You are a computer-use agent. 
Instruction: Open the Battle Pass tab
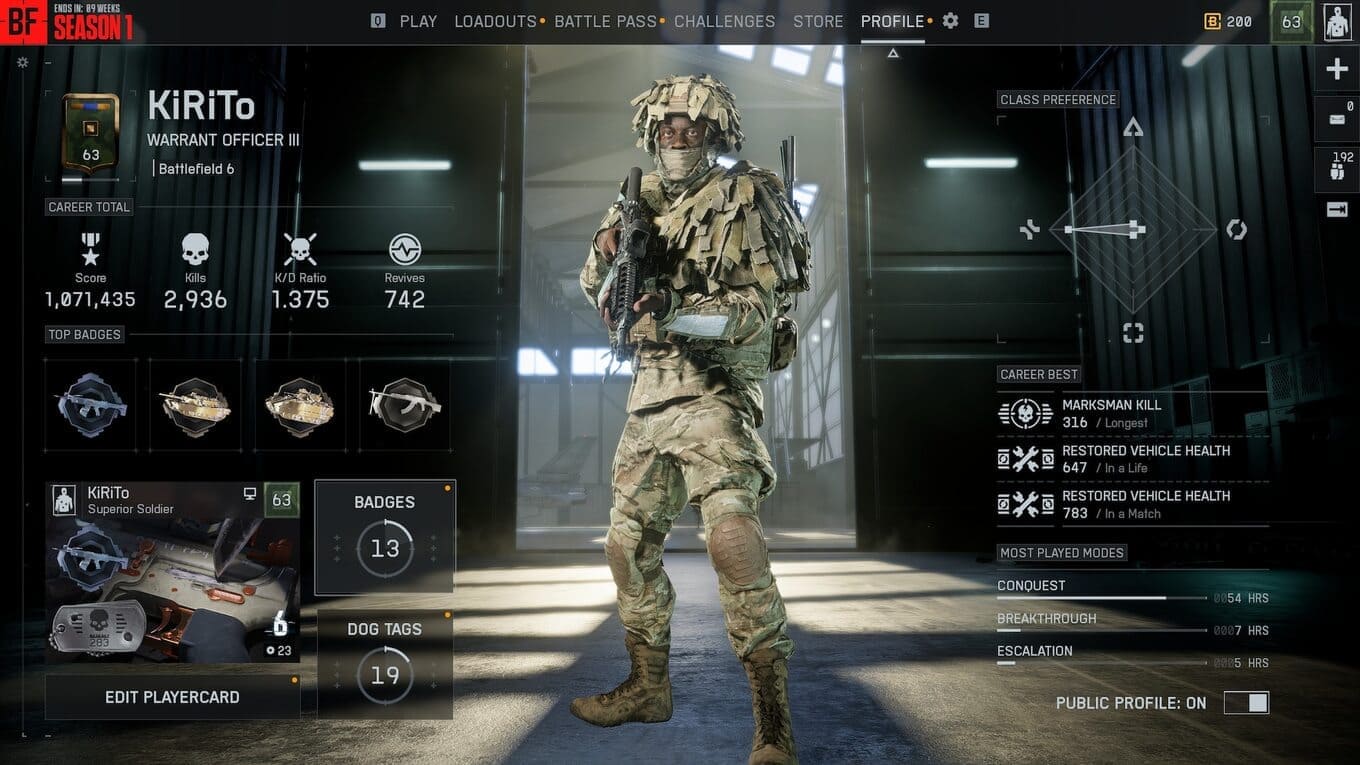pos(605,21)
